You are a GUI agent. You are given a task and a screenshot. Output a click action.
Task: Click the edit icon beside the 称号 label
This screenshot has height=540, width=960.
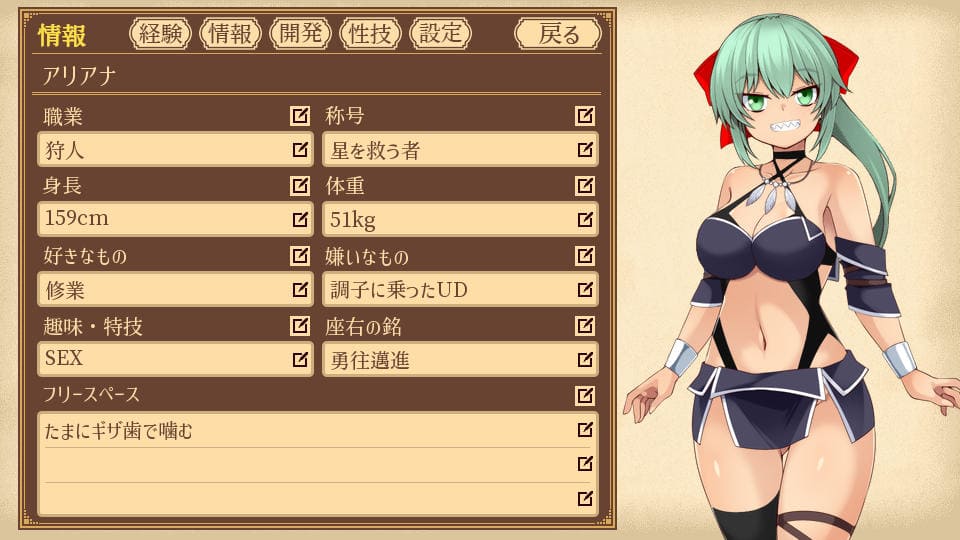click(x=585, y=116)
